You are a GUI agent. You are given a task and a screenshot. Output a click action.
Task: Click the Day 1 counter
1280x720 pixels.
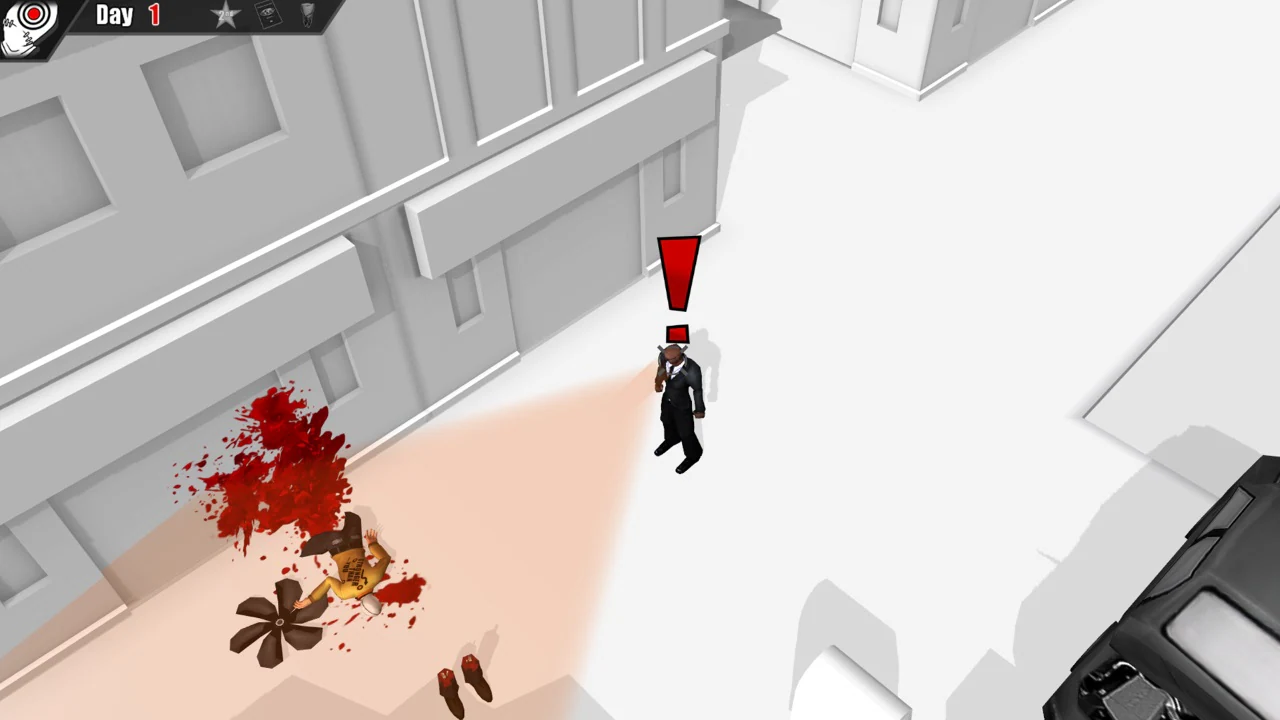(x=128, y=15)
